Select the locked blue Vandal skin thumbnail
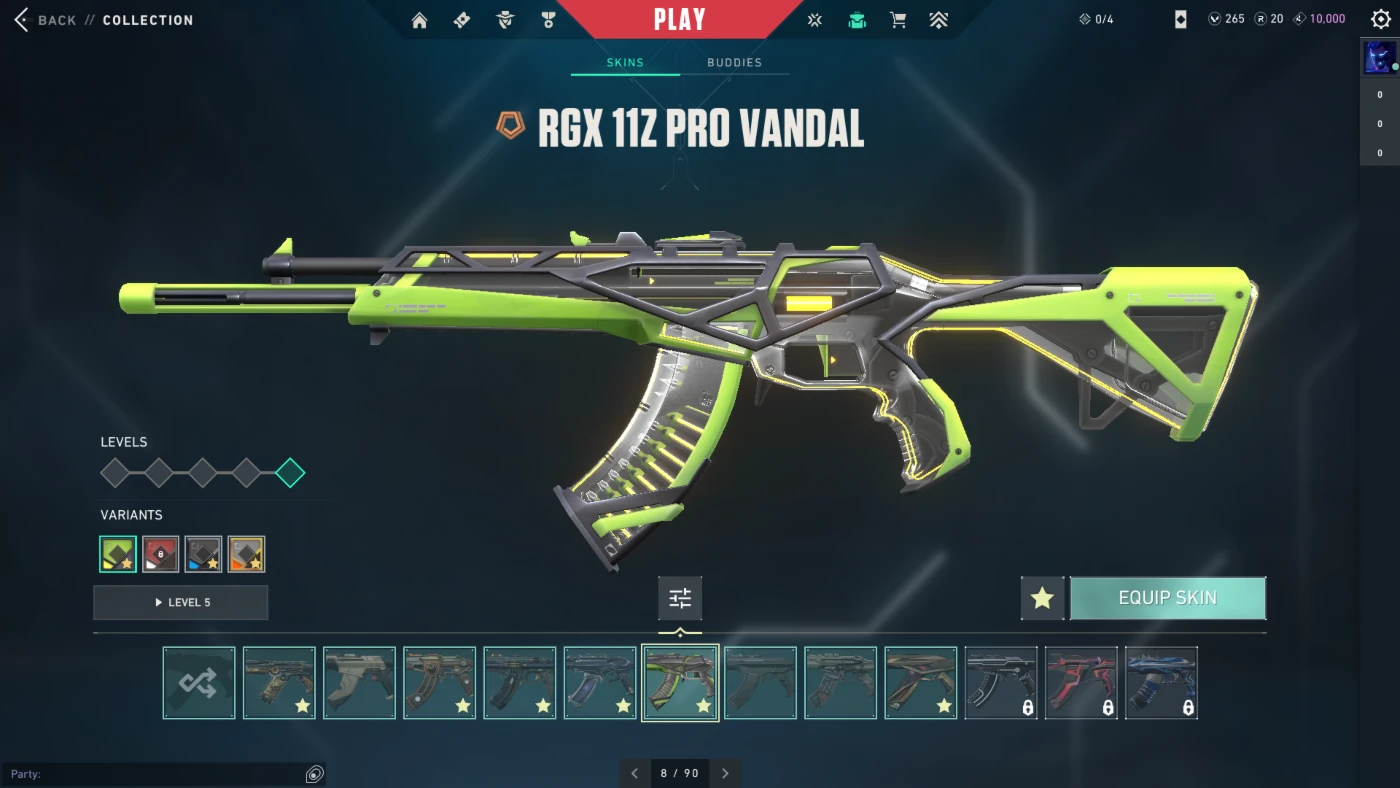Screen dimensions: 1400x788 point(1161,683)
